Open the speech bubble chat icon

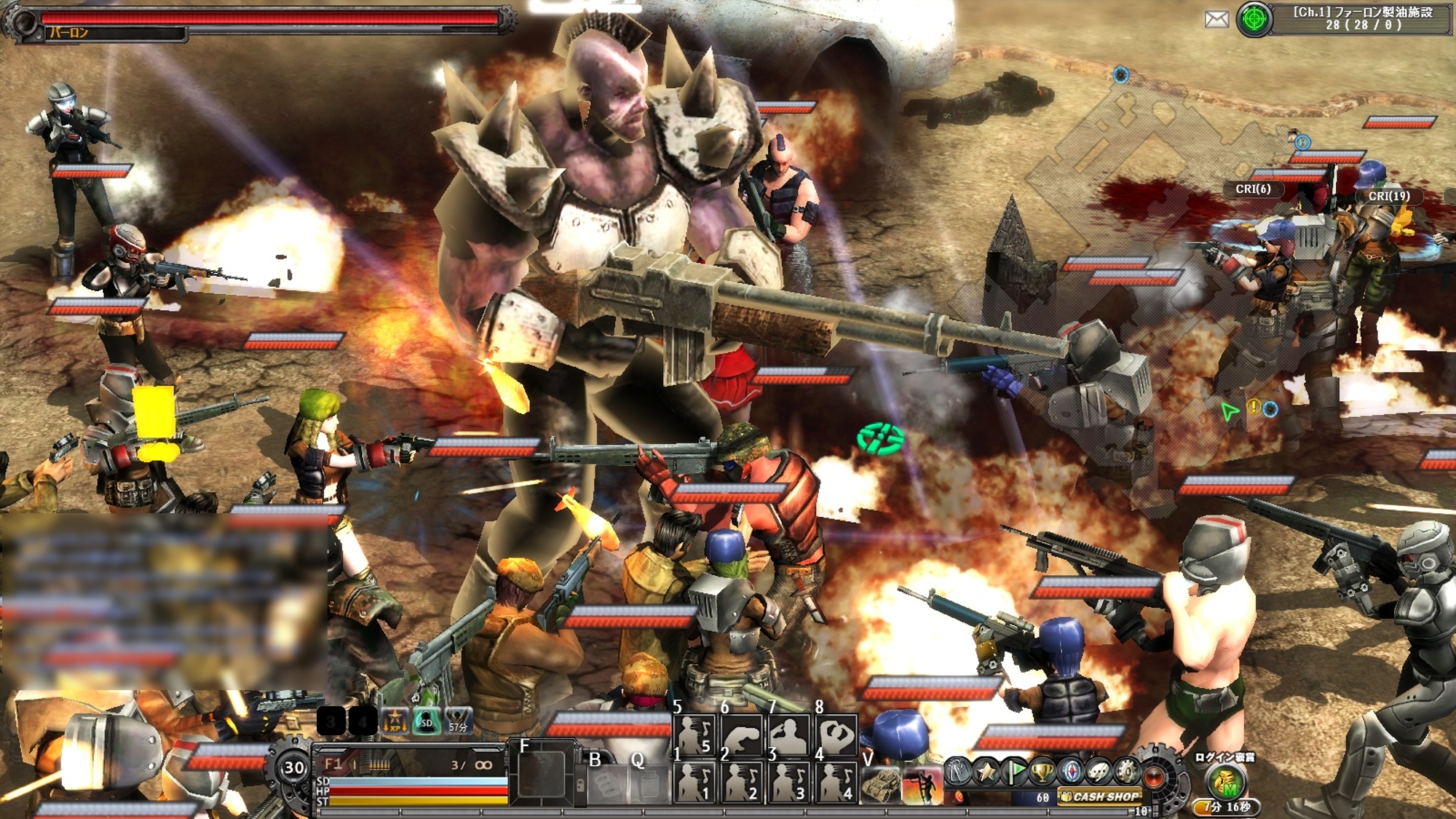1099,771
